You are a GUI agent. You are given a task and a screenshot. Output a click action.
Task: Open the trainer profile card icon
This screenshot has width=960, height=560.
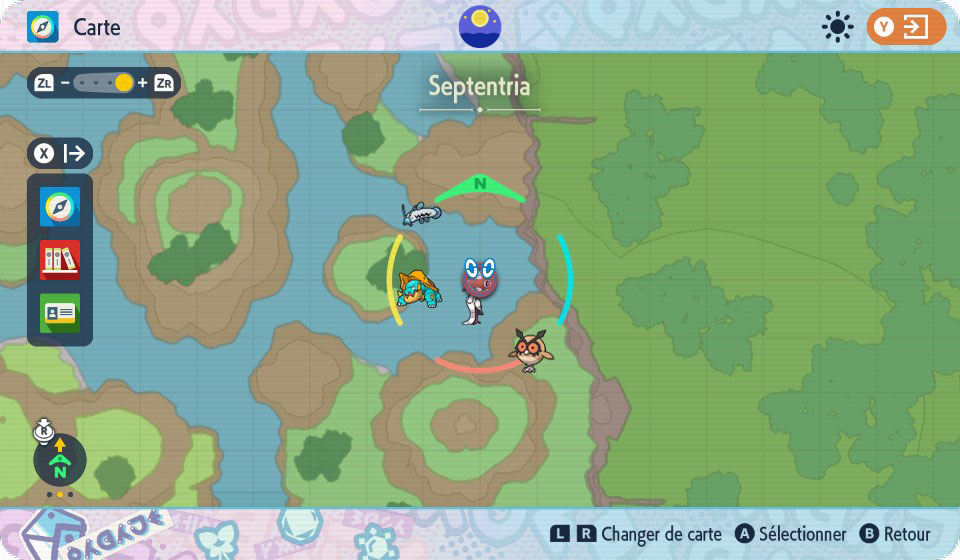pos(60,313)
